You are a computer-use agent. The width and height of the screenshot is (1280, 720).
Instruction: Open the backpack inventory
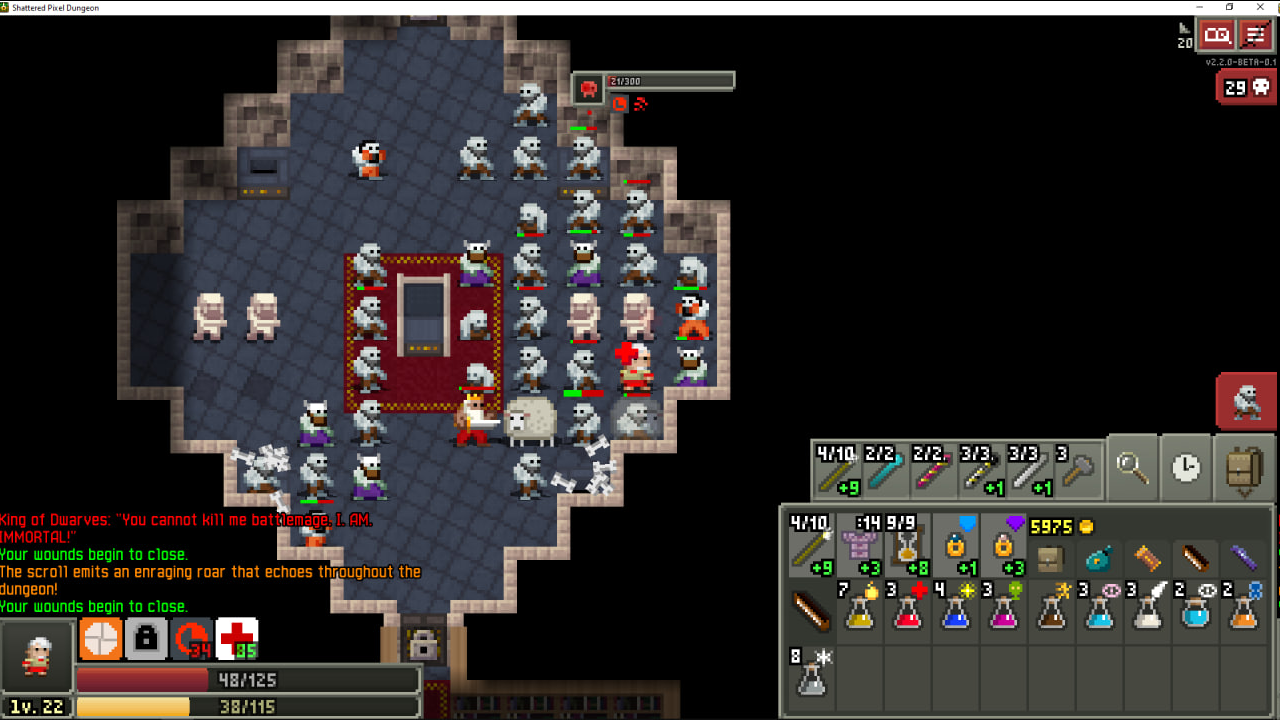pos(1244,468)
